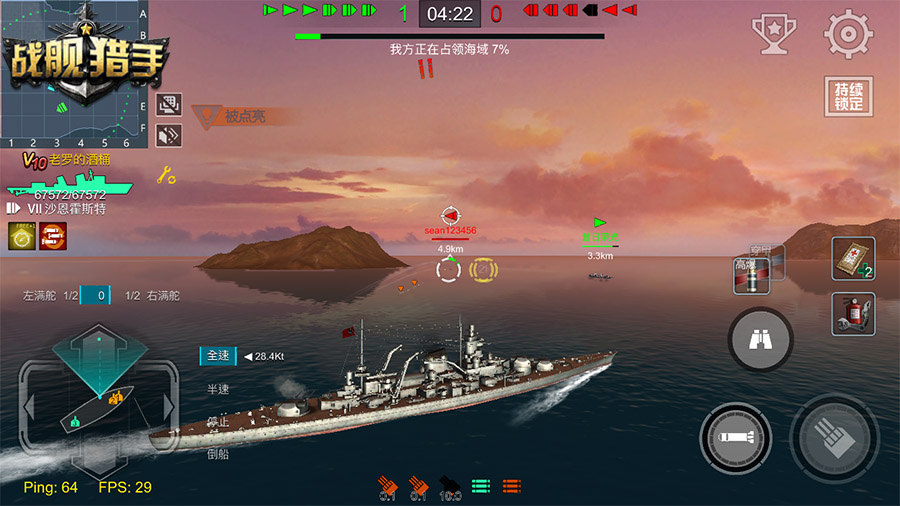
Task: Set throttle to 全速 full speed
Action: point(219,355)
